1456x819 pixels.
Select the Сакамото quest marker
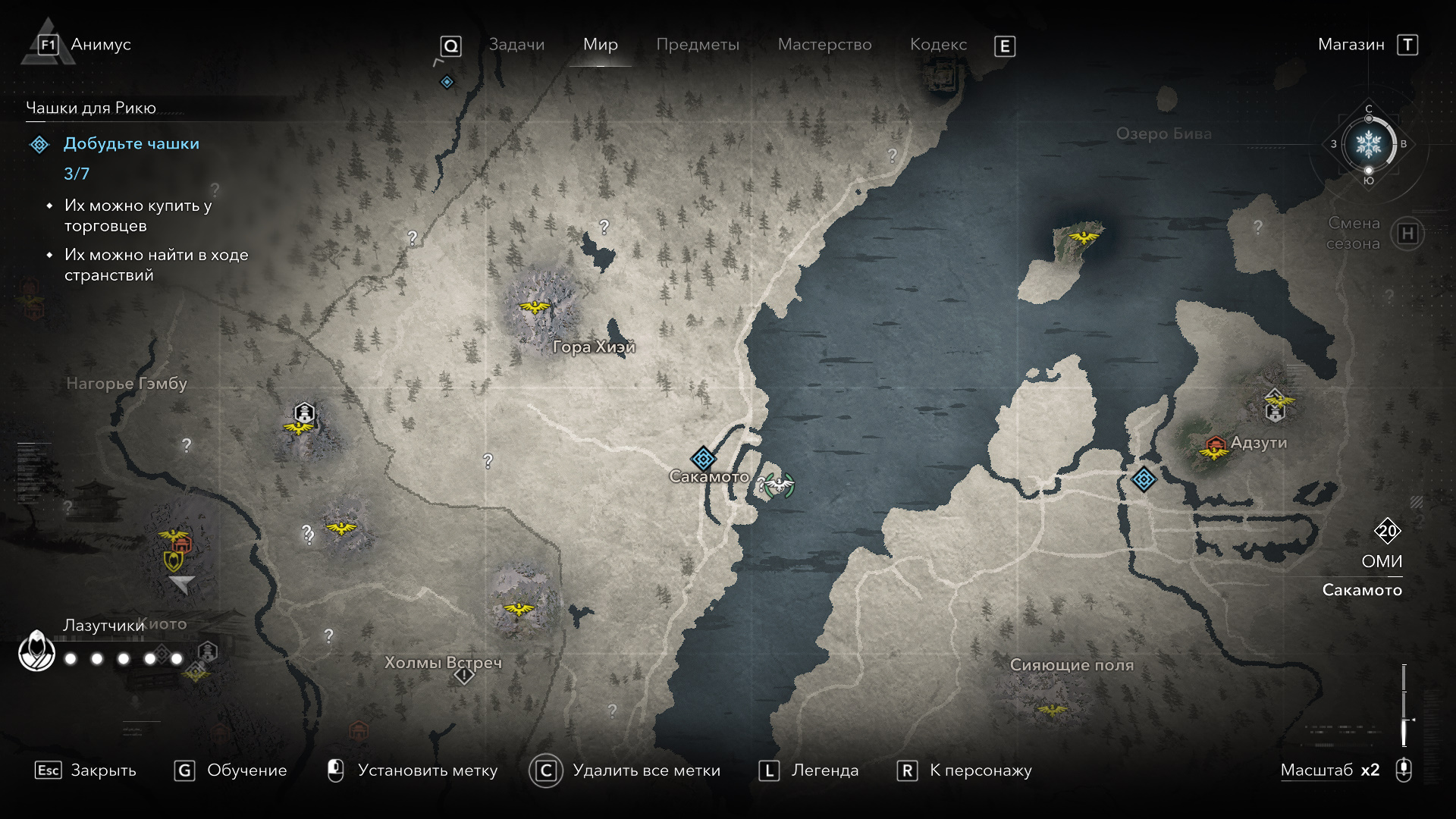pyautogui.click(x=703, y=458)
